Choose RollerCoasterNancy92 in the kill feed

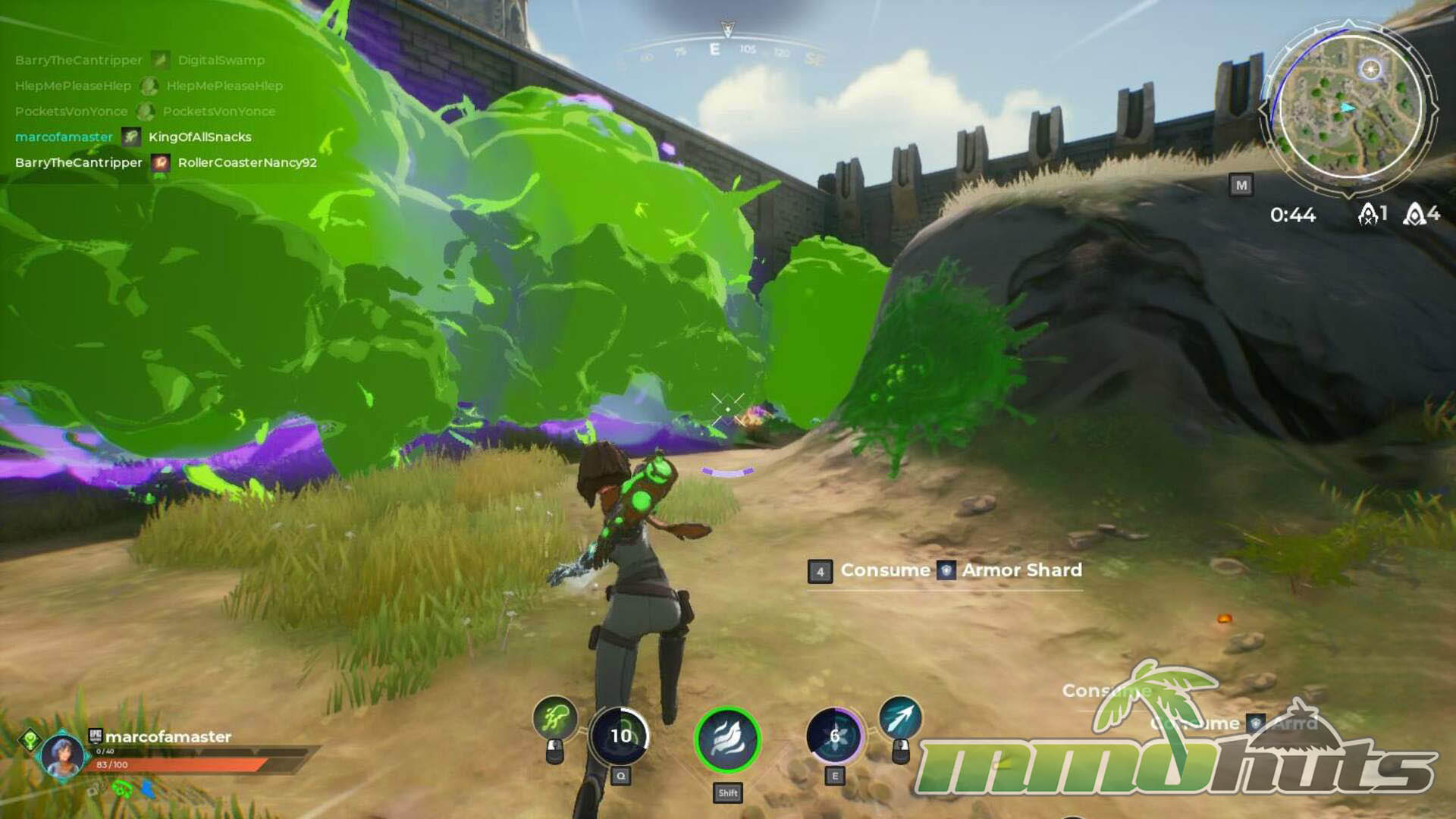(x=247, y=163)
